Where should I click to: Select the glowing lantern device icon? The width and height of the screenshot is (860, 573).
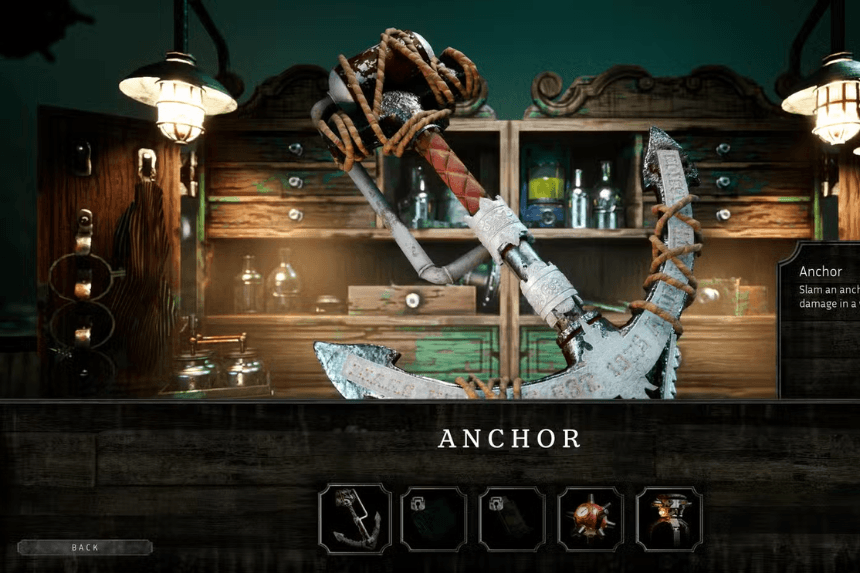click(669, 519)
